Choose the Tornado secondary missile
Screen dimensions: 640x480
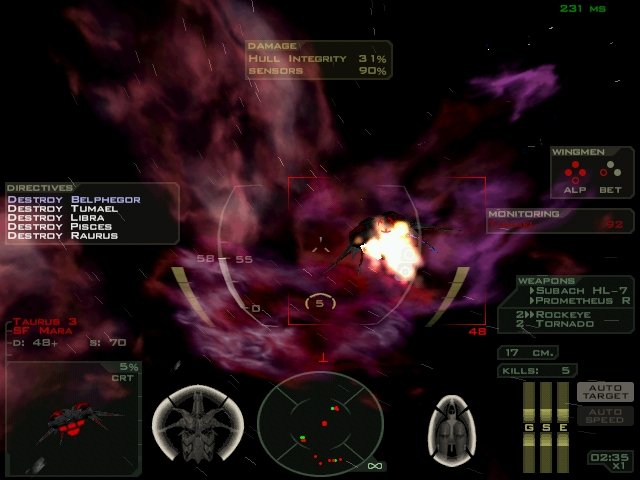(571, 324)
